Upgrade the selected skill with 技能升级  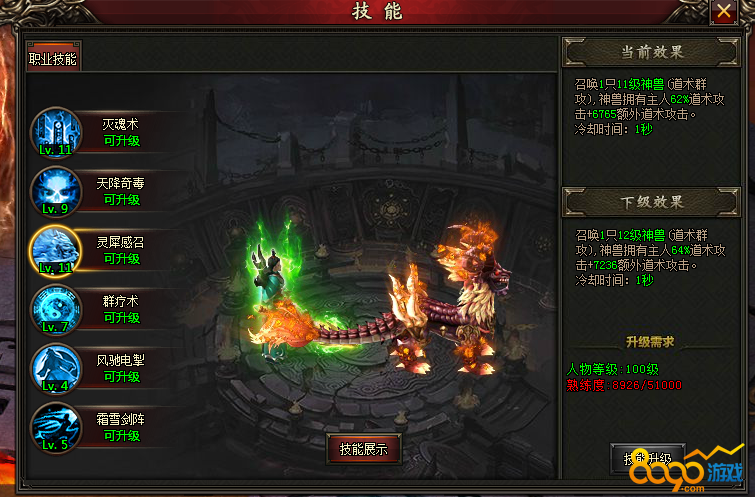(647, 459)
